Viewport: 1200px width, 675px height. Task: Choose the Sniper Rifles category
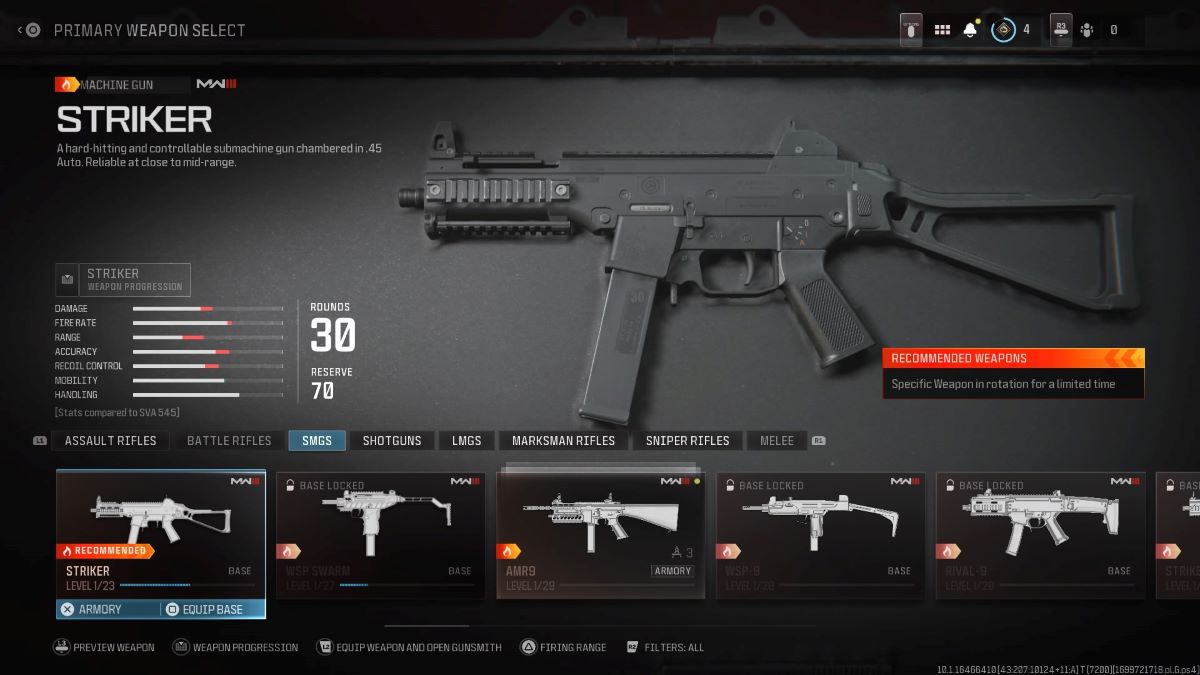[687, 440]
